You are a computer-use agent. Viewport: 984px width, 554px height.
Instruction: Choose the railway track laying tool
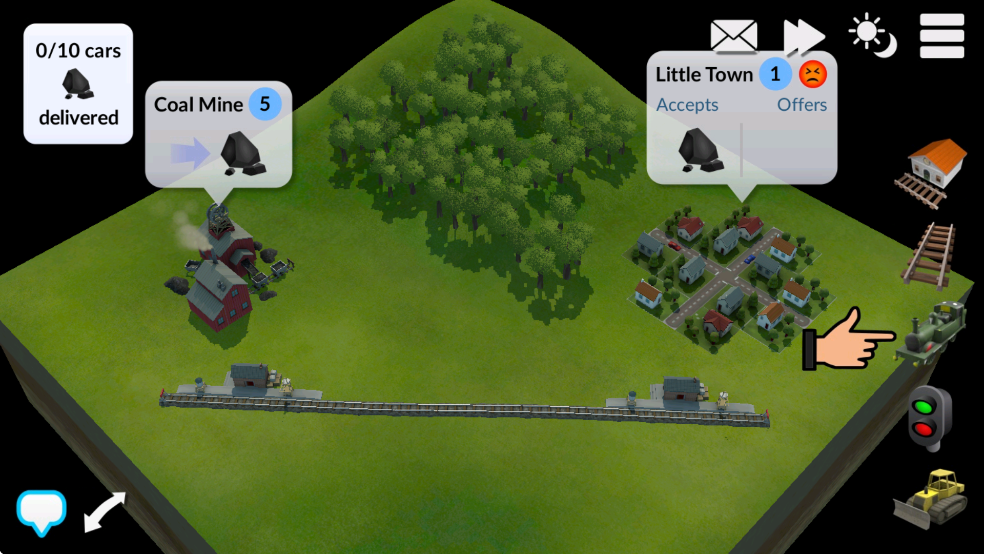point(930,254)
